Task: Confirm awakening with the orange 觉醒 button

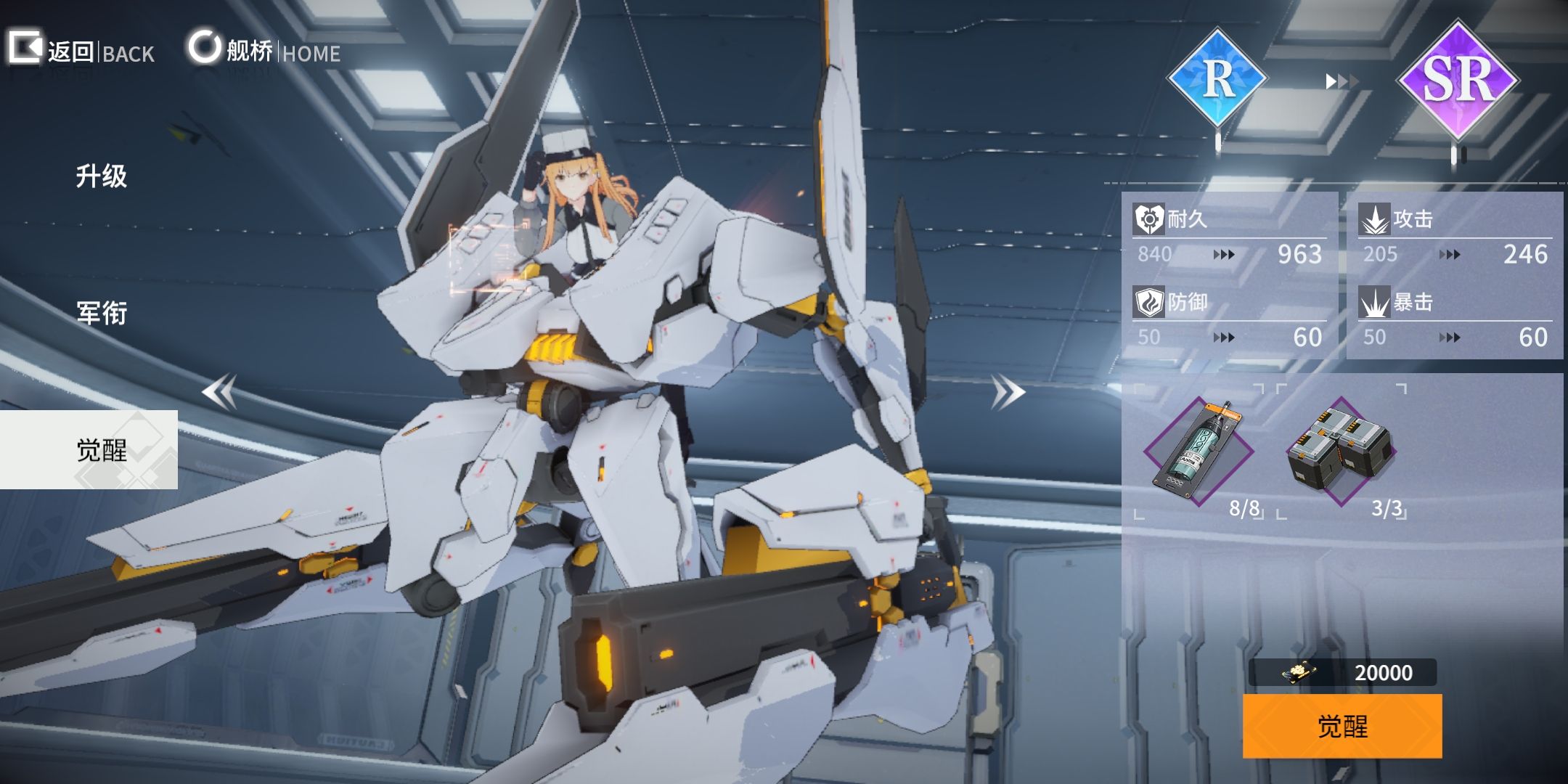Action: pos(1342,726)
